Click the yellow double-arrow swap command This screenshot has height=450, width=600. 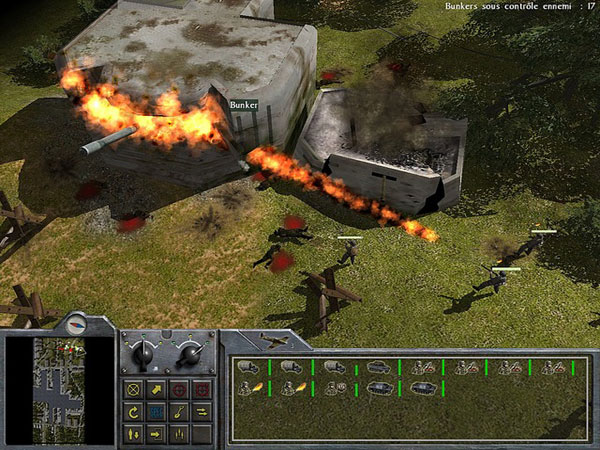tap(203, 410)
